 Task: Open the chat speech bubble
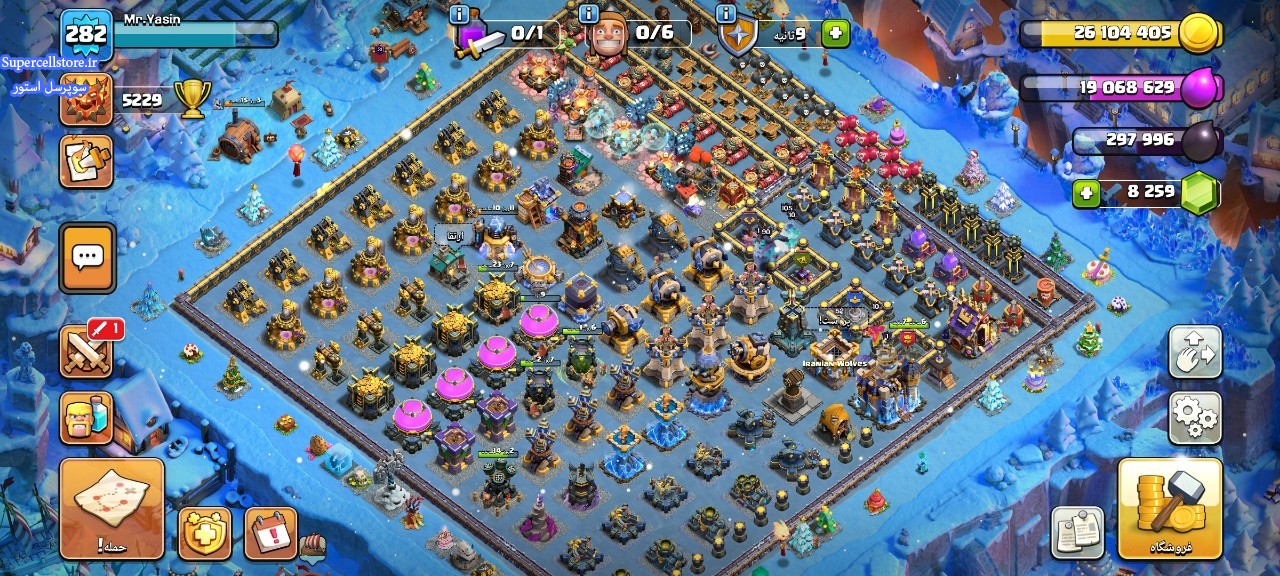coord(87,257)
